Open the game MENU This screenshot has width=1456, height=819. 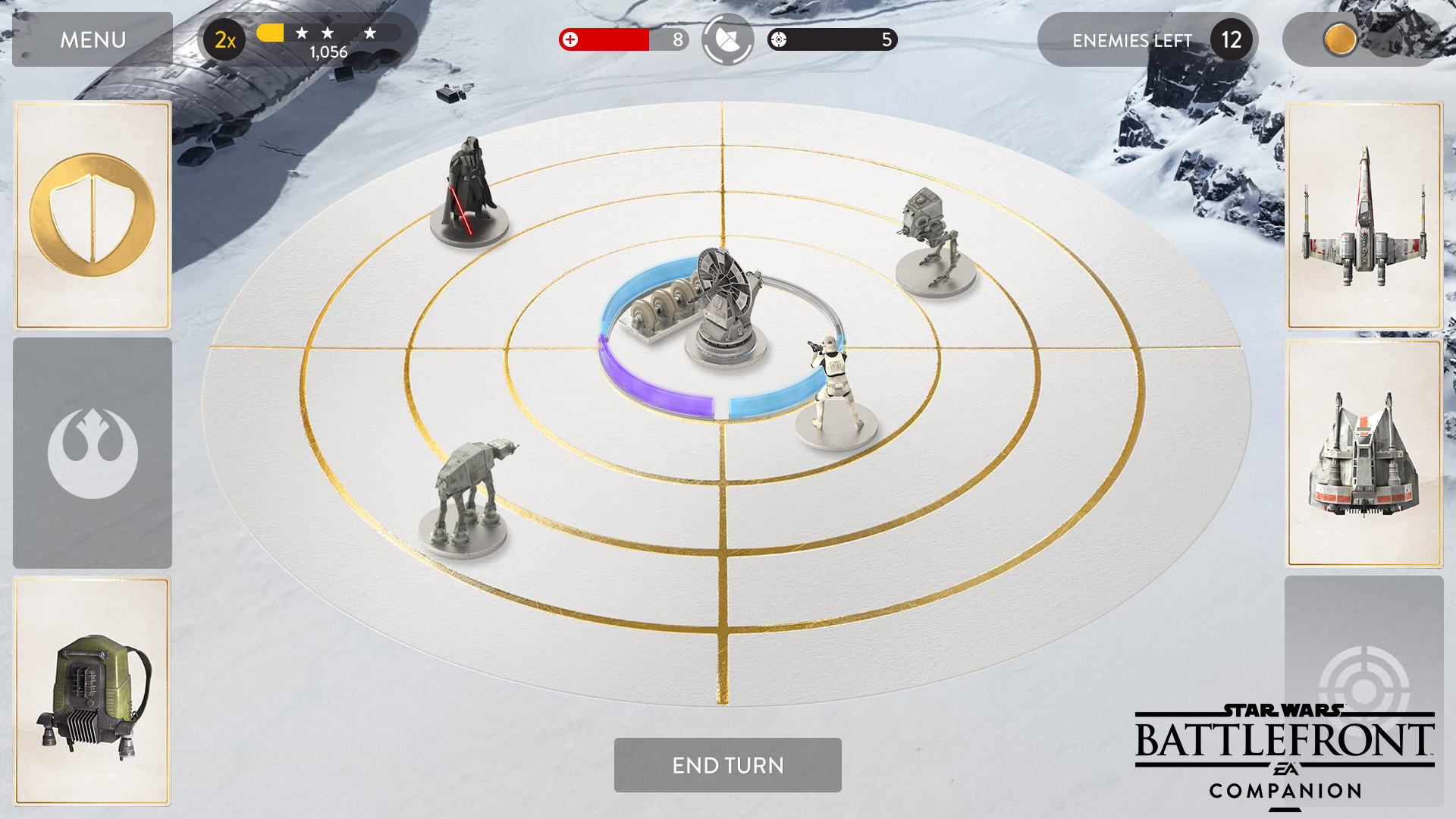(91, 39)
